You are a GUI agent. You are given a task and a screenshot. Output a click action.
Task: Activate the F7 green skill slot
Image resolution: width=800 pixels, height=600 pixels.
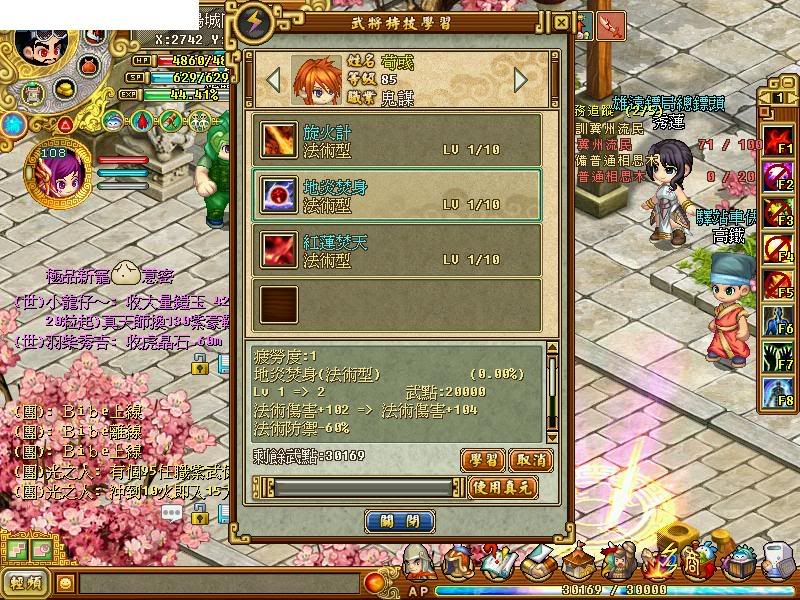pyautogui.click(x=778, y=356)
